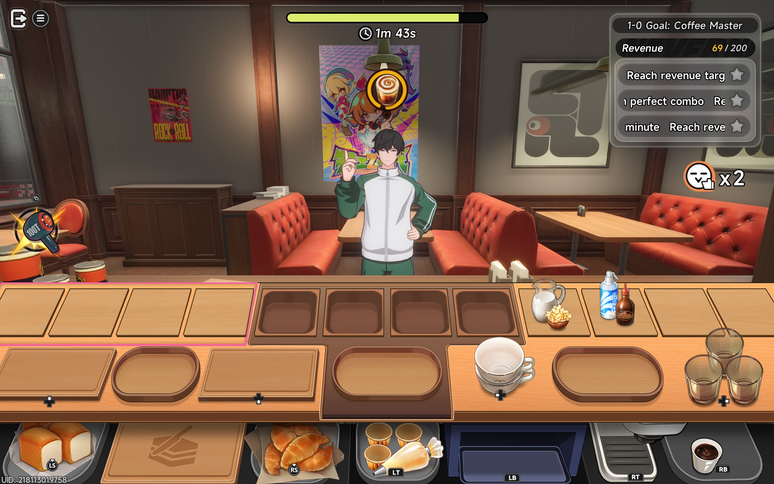
Task: Choose the water bottle ingredient
Action: pyautogui.click(x=607, y=296)
